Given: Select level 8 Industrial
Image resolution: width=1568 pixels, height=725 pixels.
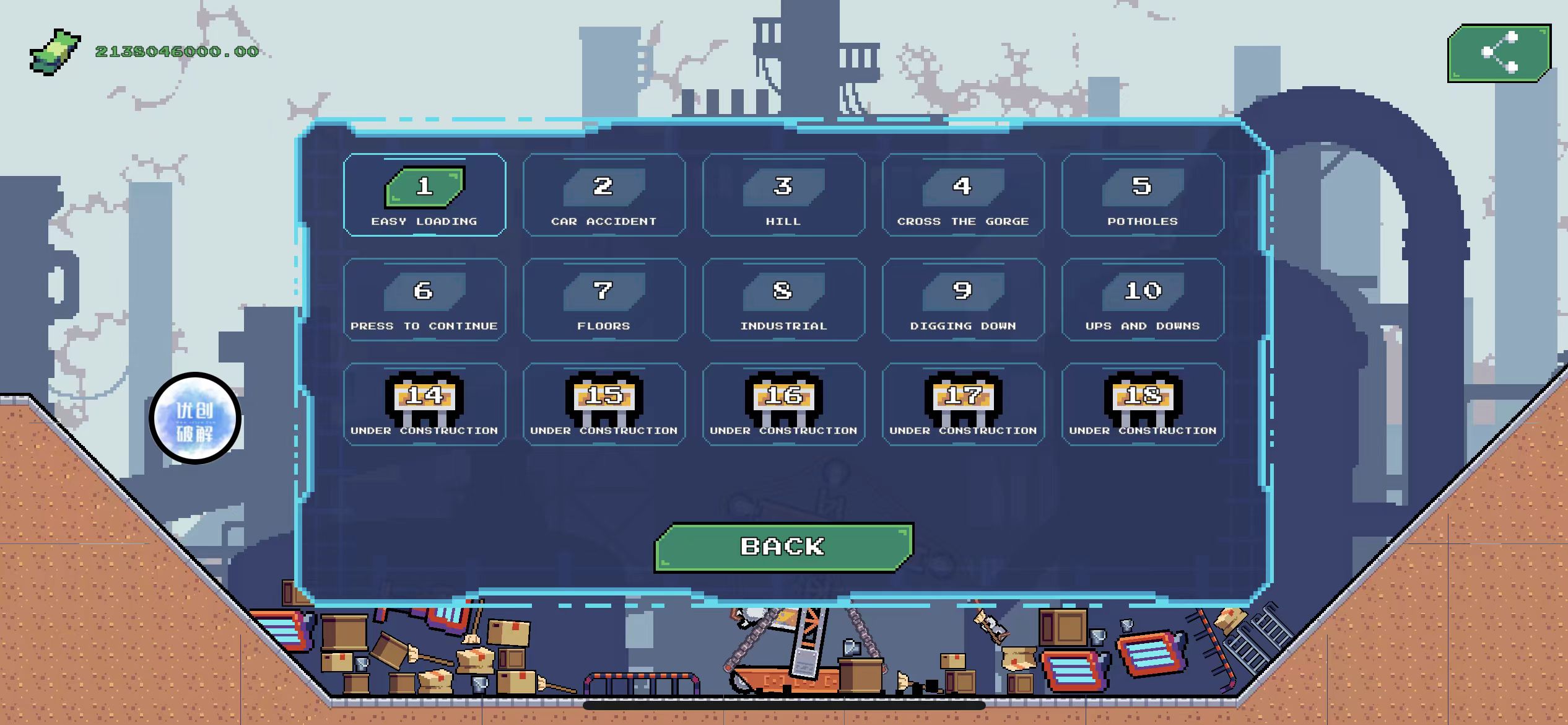Looking at the screenshot, I should pyautogui.click(x=783, y=300).
